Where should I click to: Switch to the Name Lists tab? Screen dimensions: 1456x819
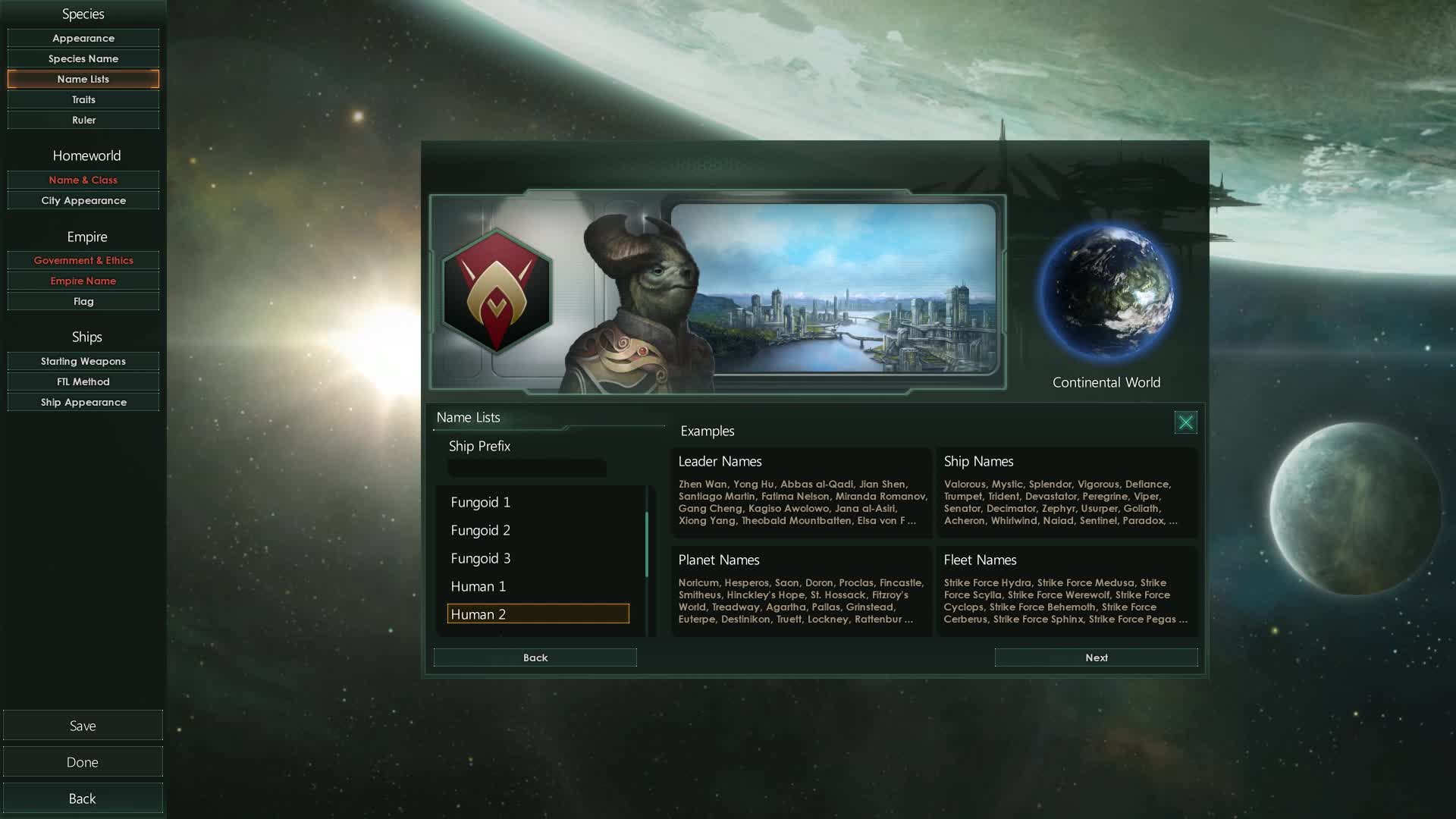(x=83, y=79)
